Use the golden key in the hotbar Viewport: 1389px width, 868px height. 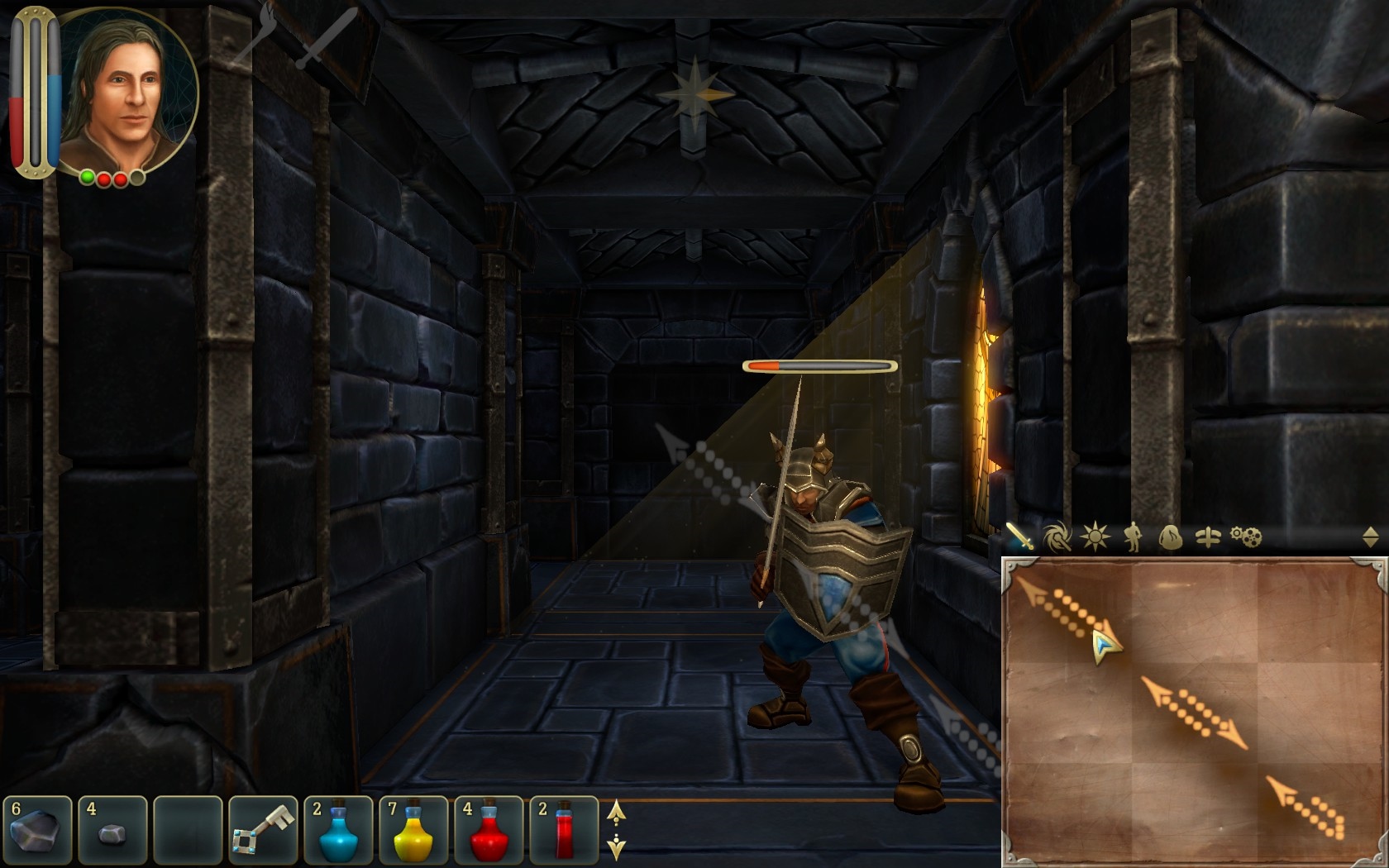[264, 827]
